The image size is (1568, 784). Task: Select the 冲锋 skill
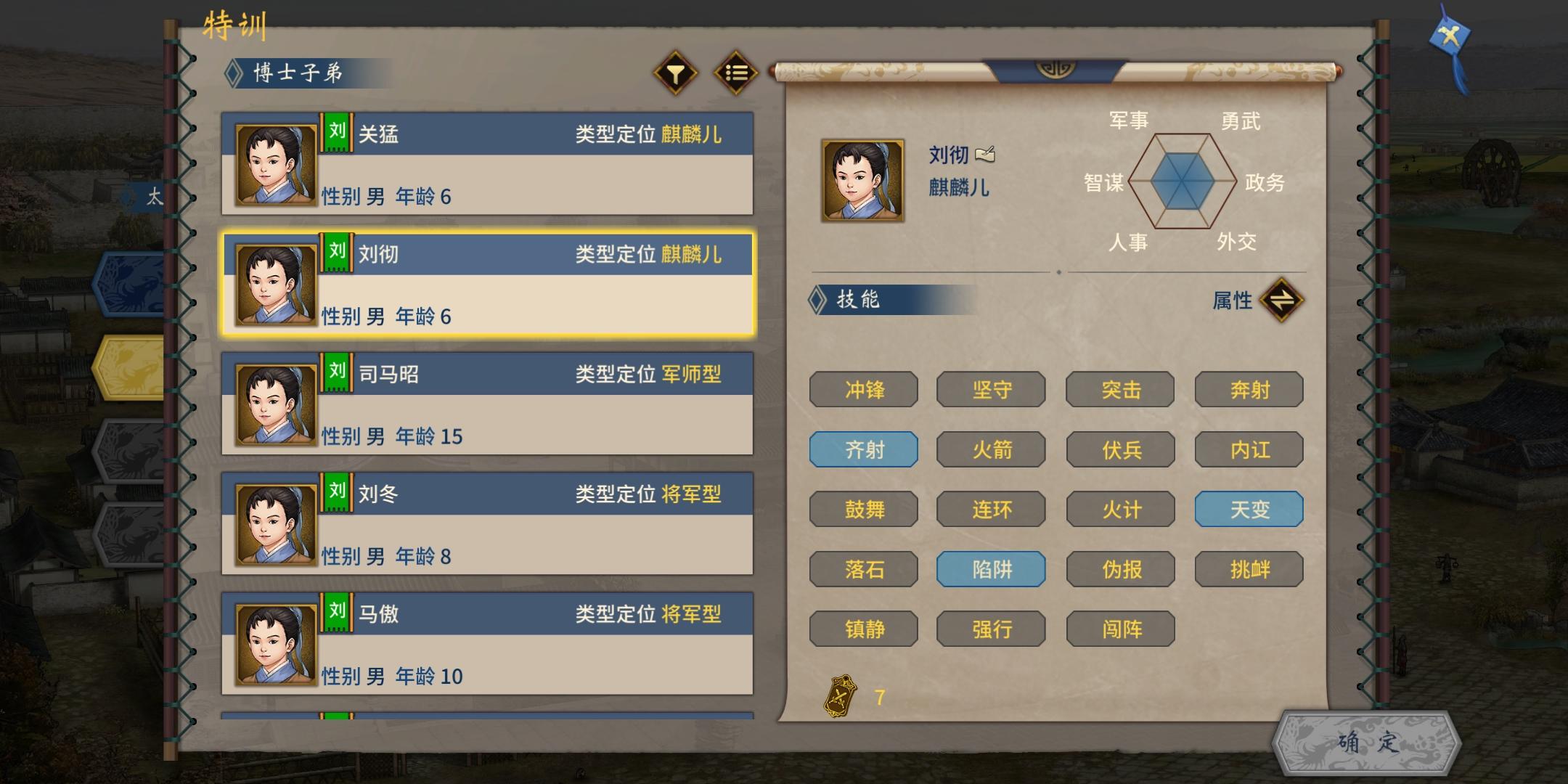pyautogui.click(x=864, y=390)
